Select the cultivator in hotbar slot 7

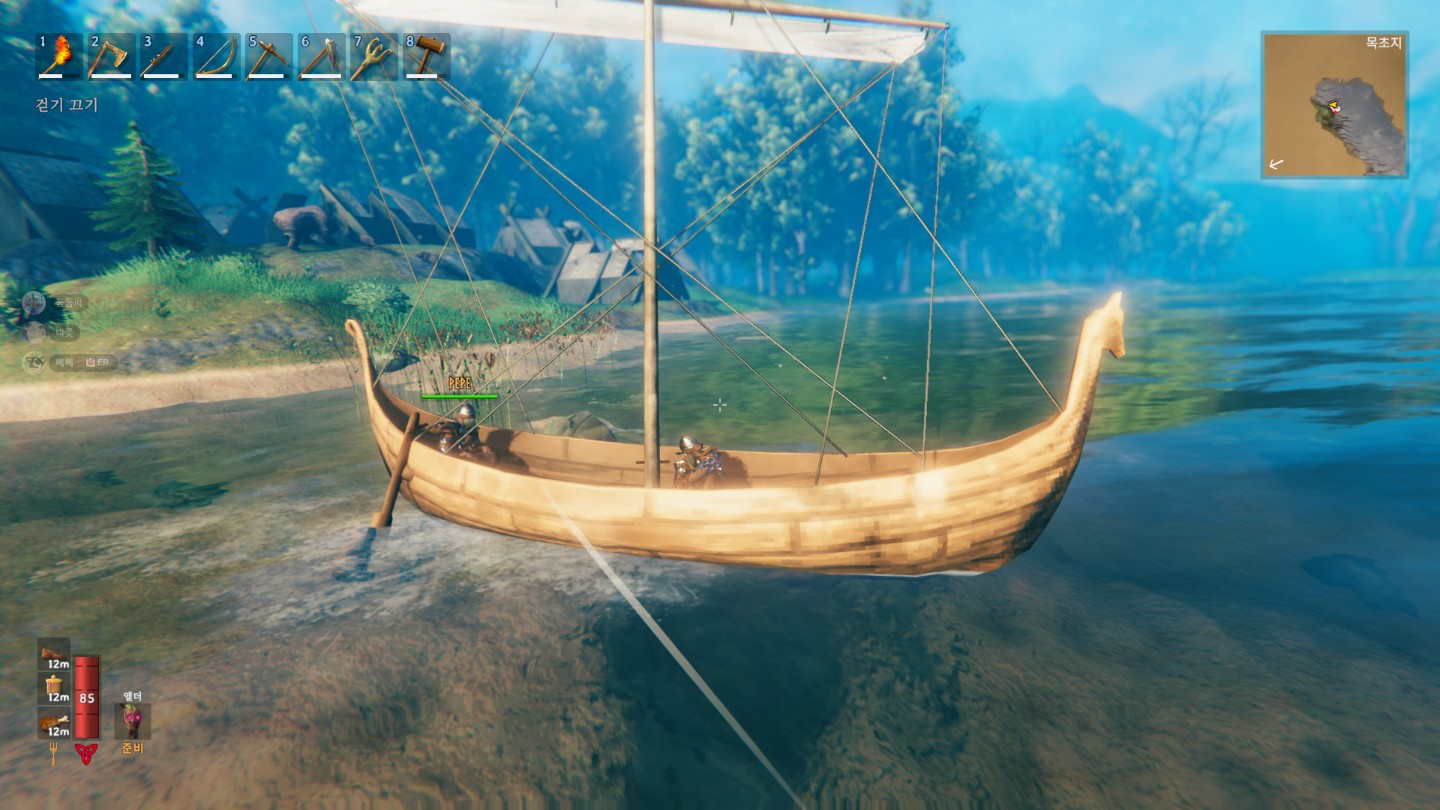373,56
